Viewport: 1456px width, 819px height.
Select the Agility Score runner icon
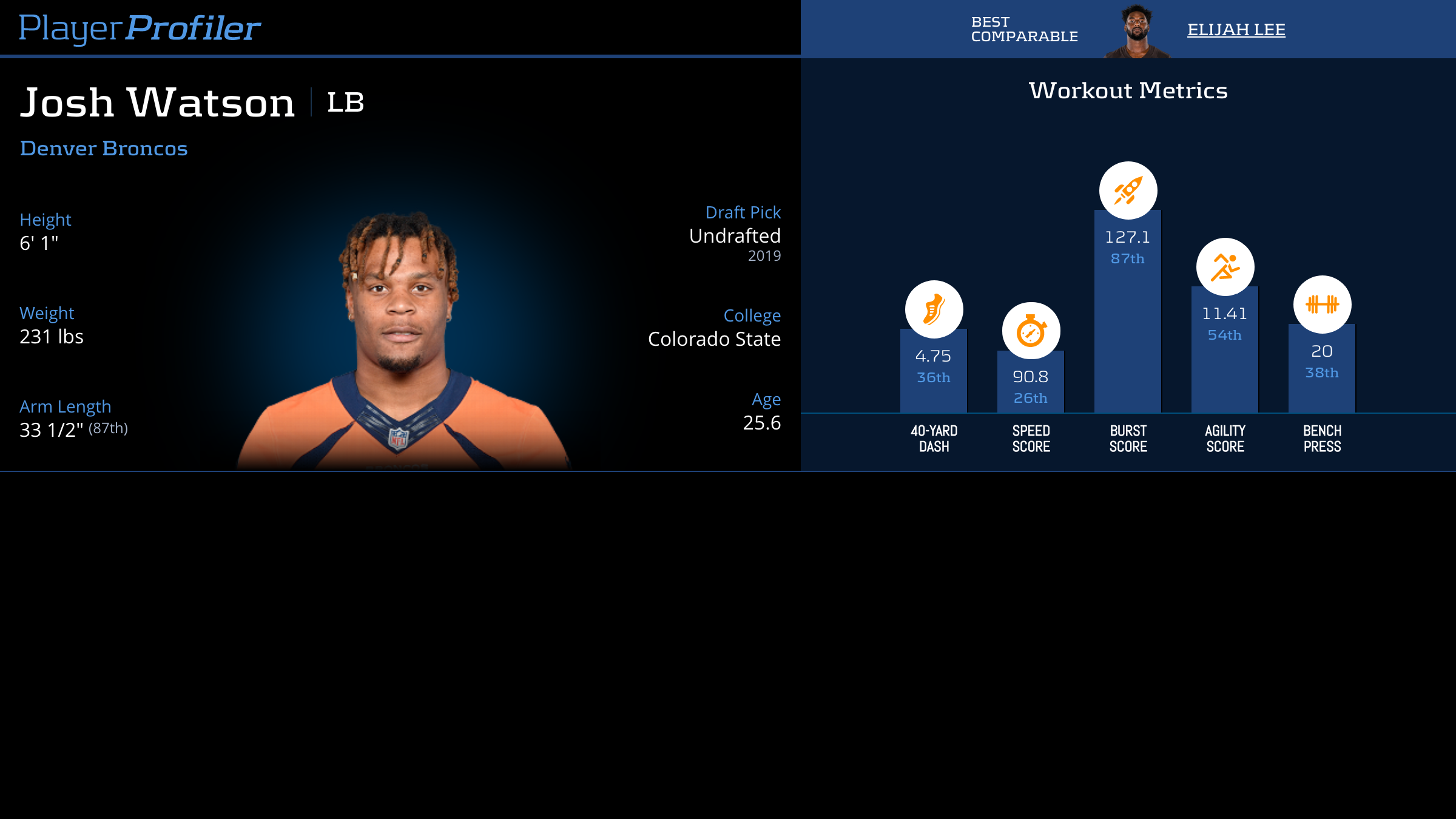pyautogui.click(x=1225, y=267)
